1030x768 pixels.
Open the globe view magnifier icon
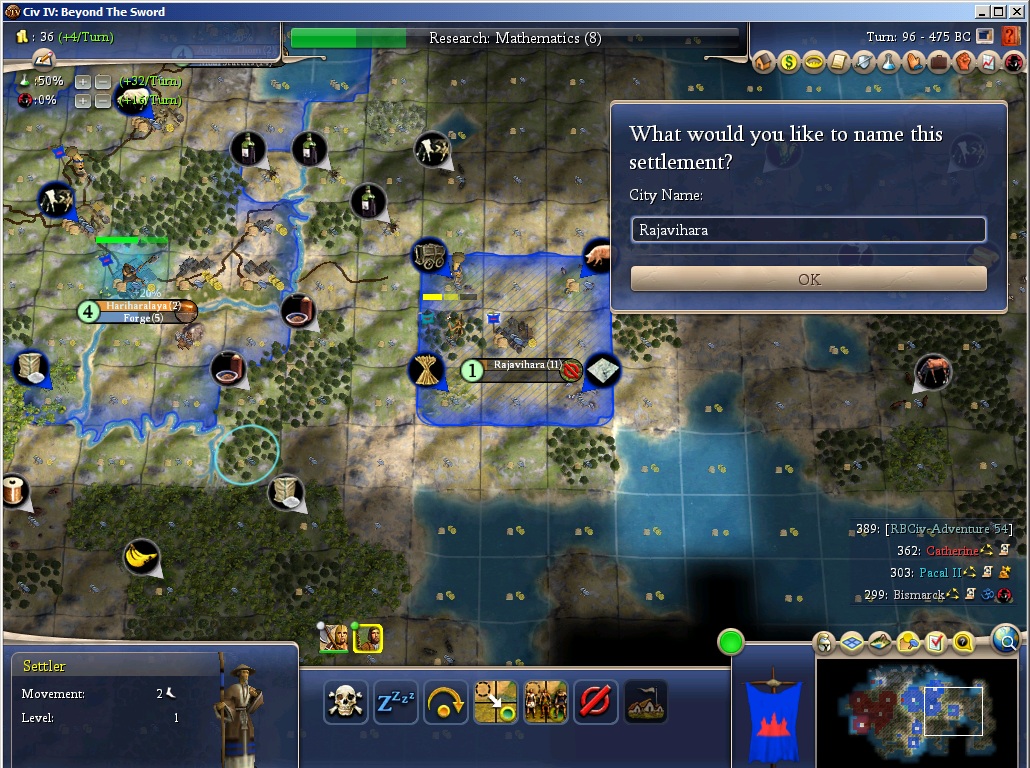pyautogui.click(x=1005, y=640)
